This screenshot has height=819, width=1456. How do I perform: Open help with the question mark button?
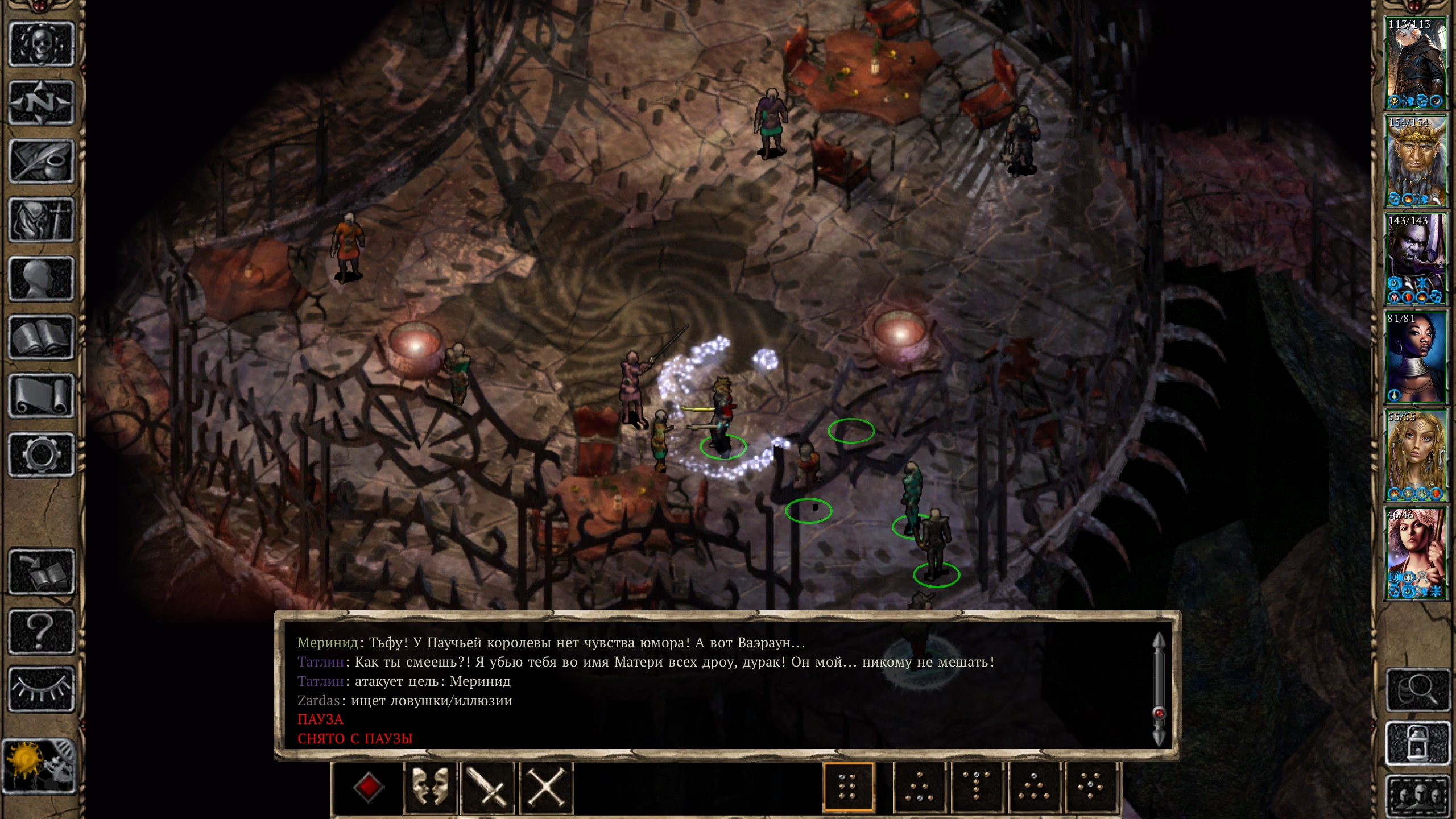42,631
